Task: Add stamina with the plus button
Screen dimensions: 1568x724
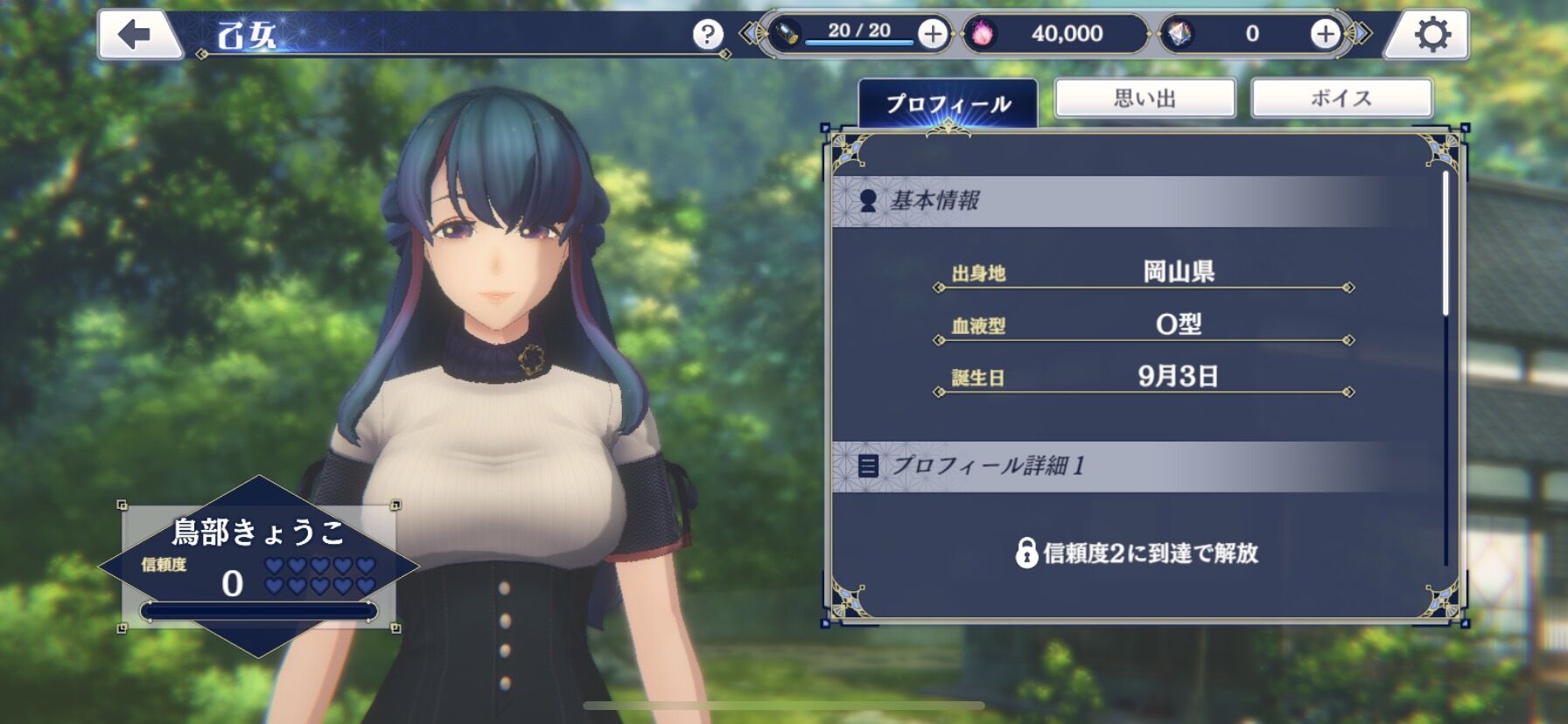Action: pyautogui.click(x=933, y=34)
